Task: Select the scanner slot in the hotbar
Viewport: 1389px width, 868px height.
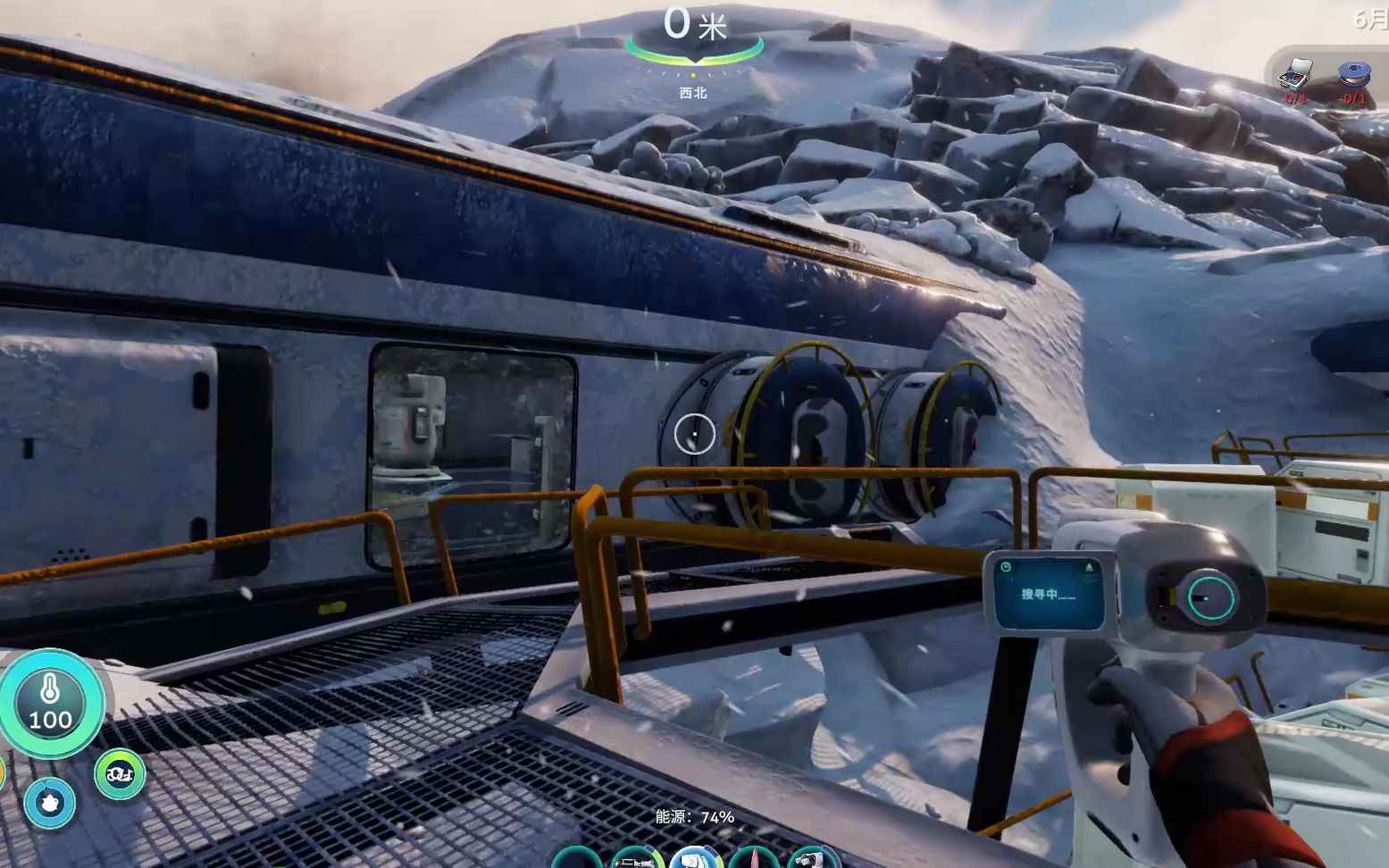Action: 696,858
